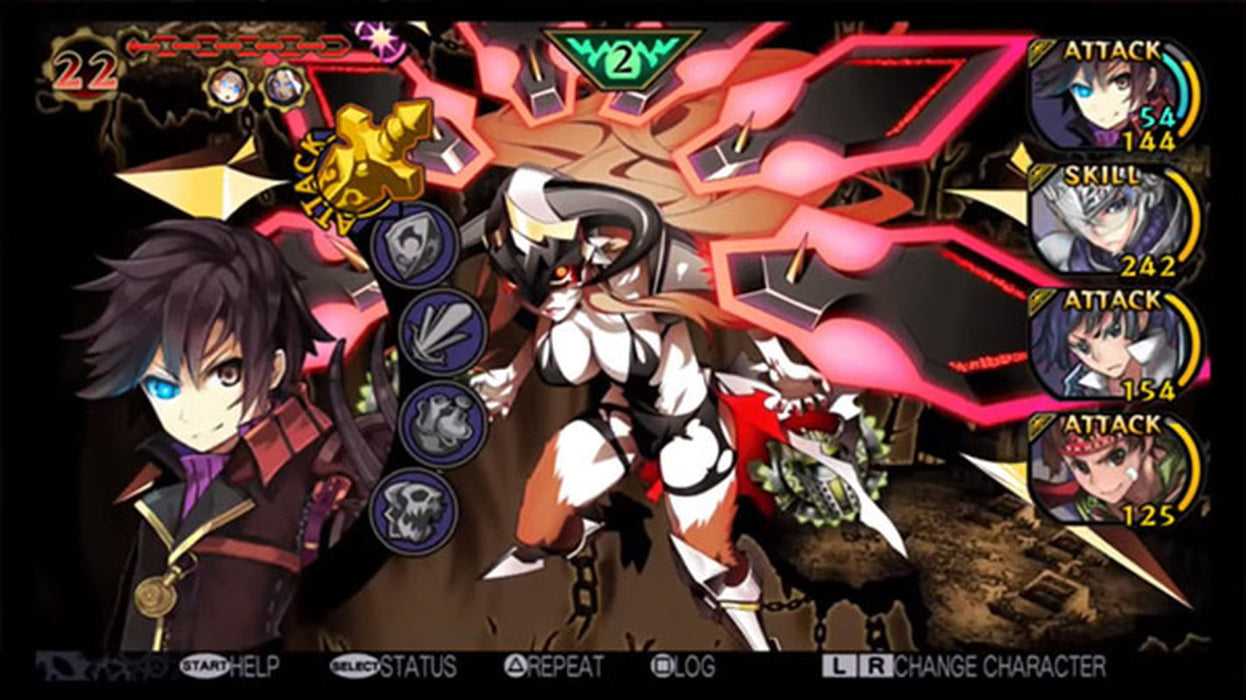The height and width of the screenshot is (700, 1246).
Task: Choose the party member with HP 154
Action: (x=1112, y=345)
